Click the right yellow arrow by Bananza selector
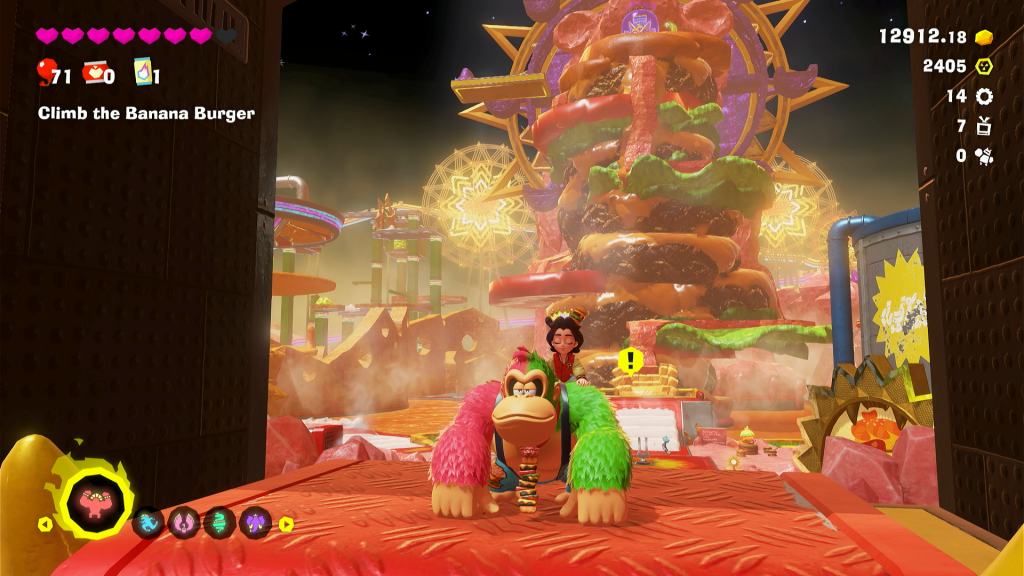The image size is (1024, 576). tap(286, 523)
